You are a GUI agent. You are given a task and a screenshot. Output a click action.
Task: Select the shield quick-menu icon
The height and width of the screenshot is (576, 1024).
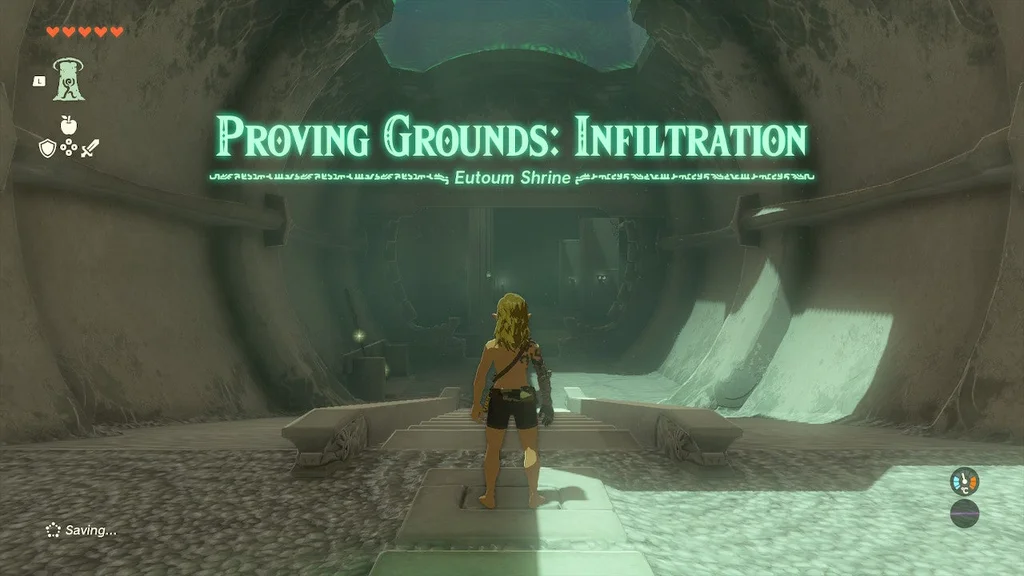tap(47, 148)
